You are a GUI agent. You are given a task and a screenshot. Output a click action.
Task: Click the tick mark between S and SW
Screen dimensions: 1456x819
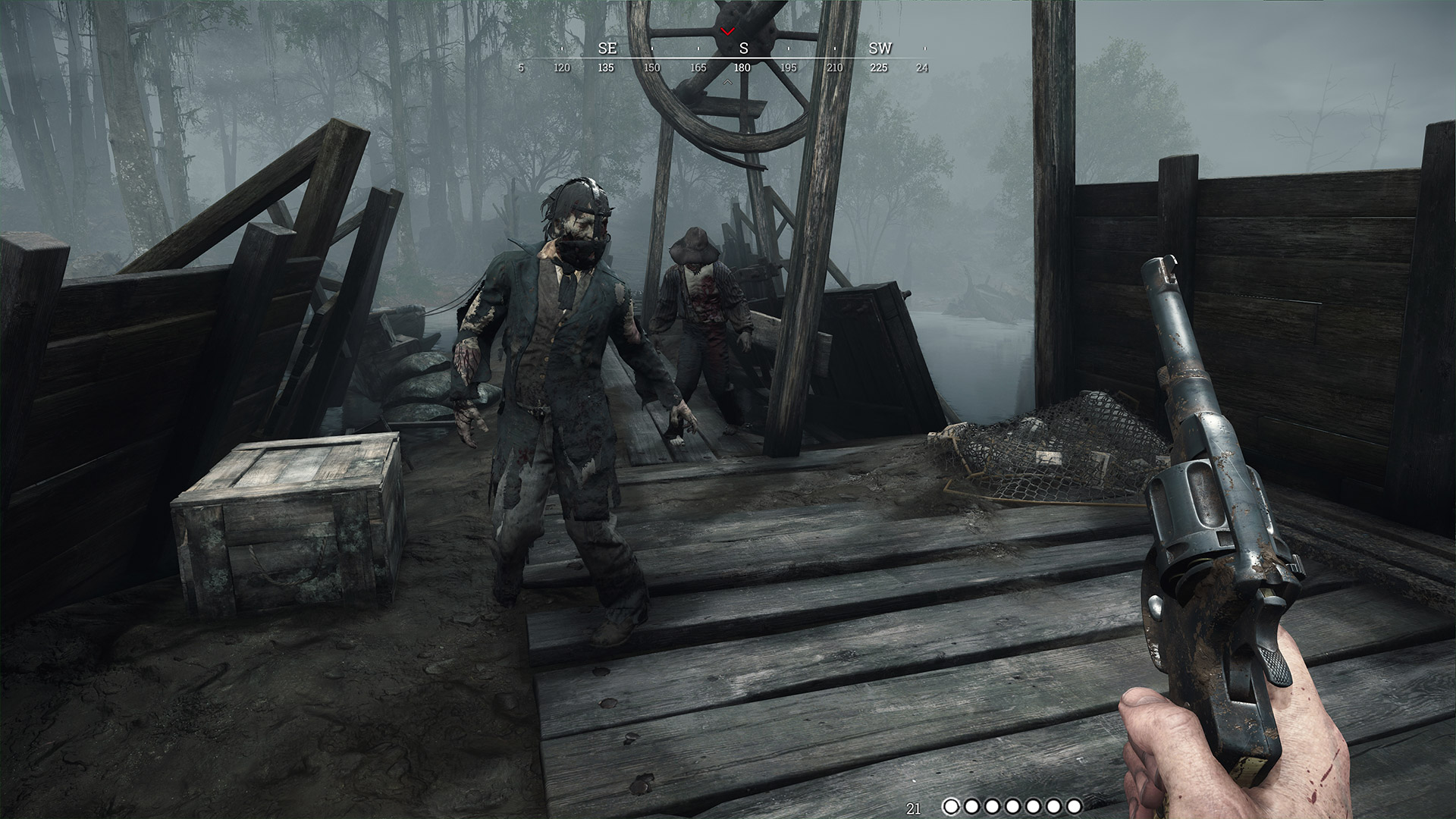pyautogui.click(x=835, y=48)
